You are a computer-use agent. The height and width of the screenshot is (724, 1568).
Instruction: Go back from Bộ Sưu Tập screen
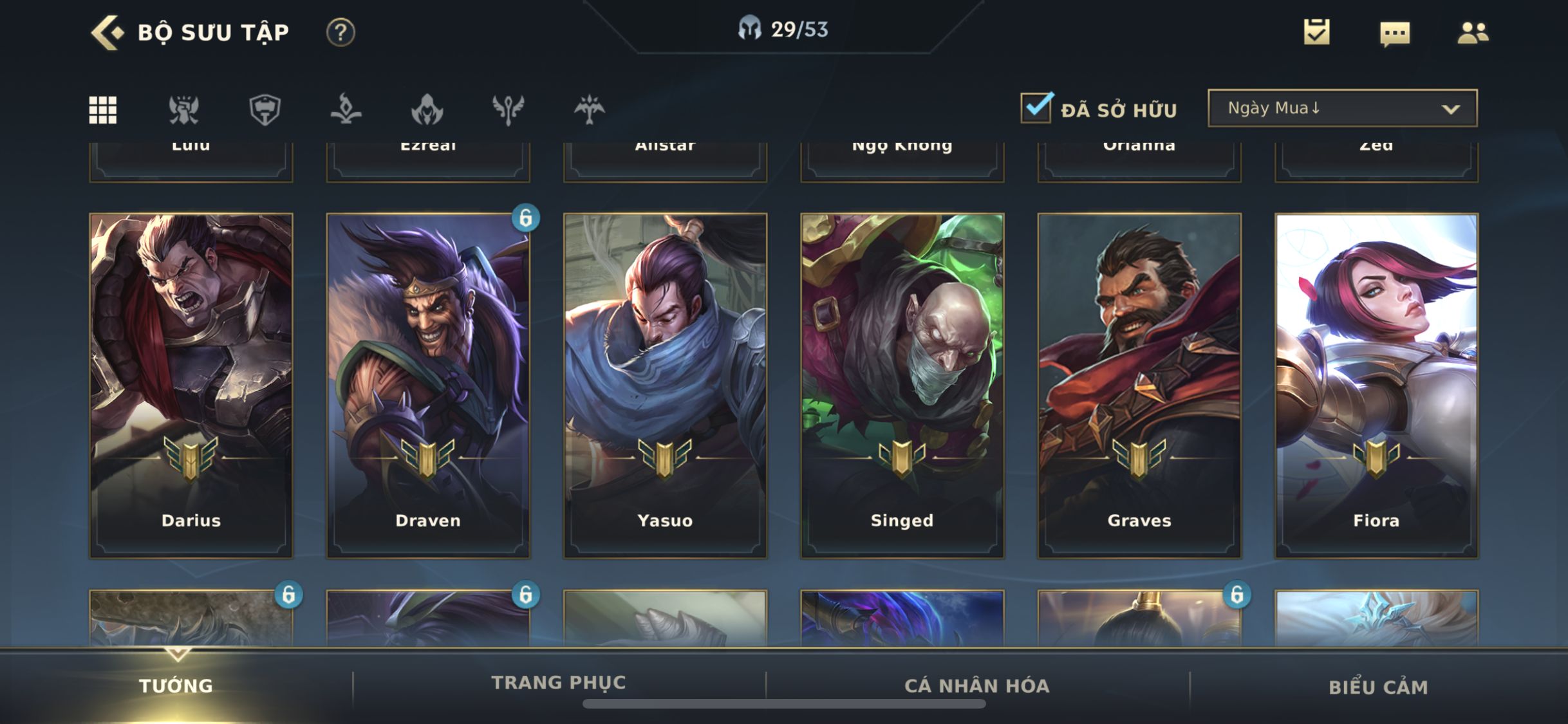(x=107, y=32)
